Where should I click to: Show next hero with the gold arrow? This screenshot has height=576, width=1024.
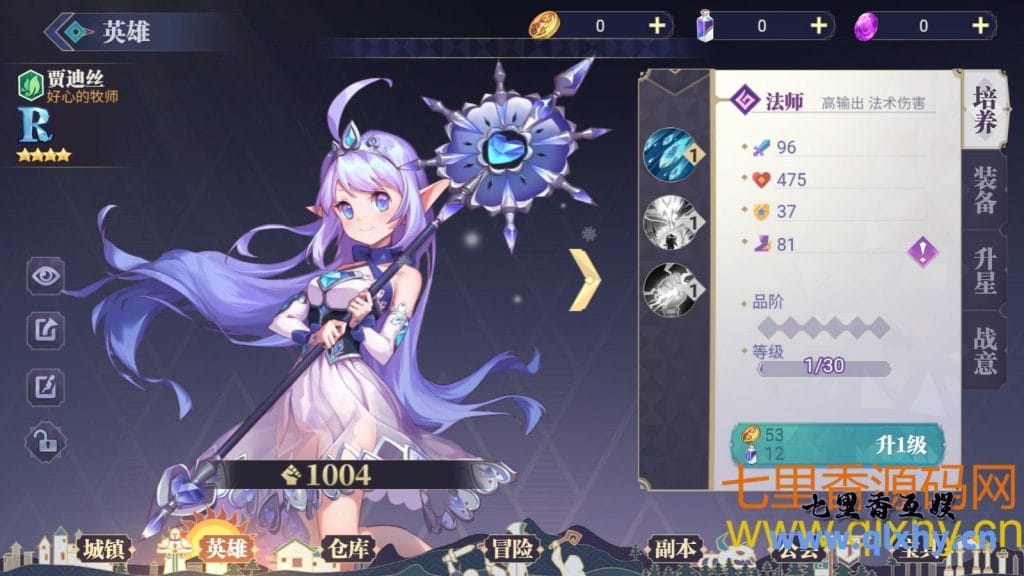point(584,279)
